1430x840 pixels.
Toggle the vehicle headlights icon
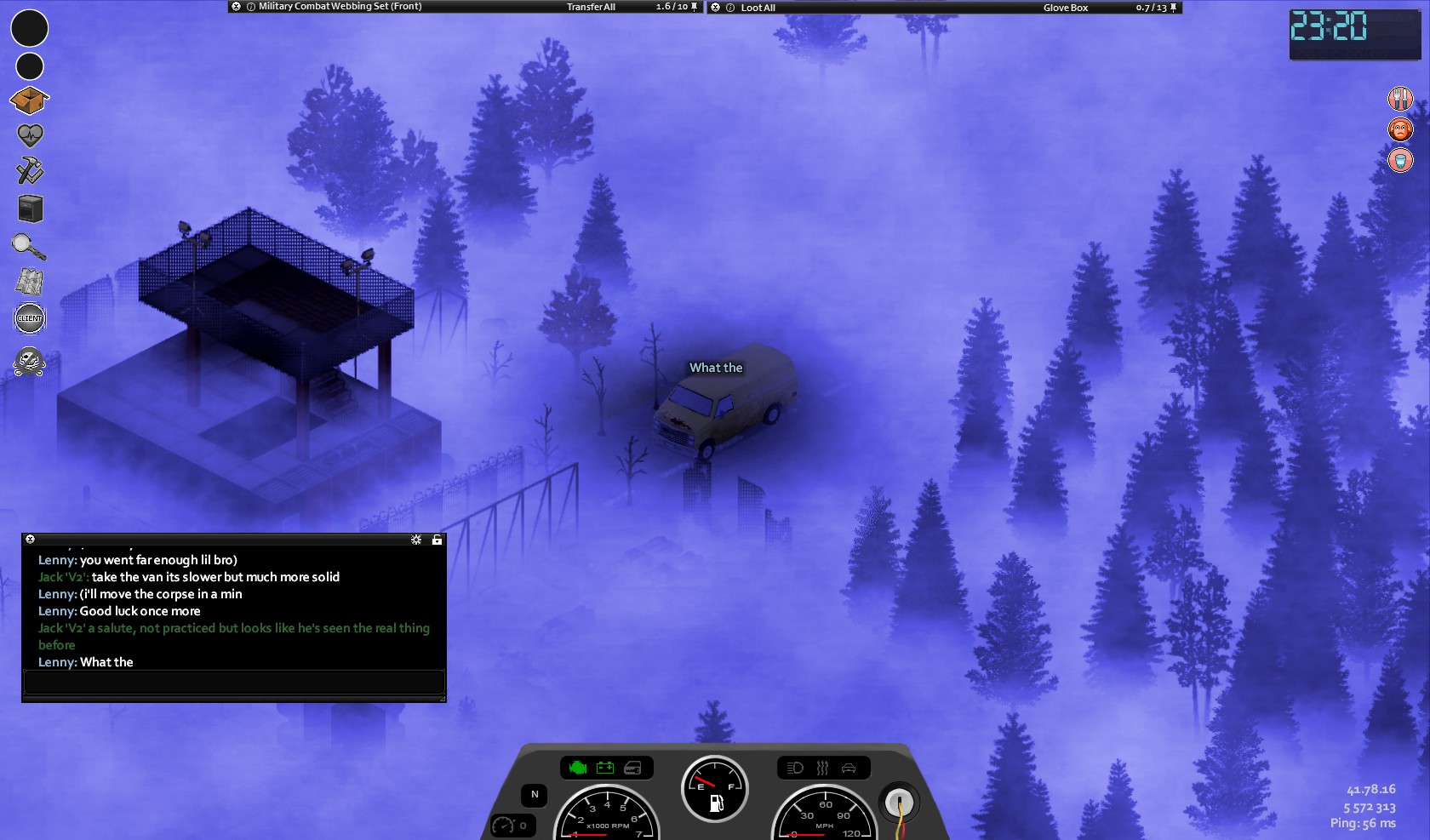(x=795, y=768)
